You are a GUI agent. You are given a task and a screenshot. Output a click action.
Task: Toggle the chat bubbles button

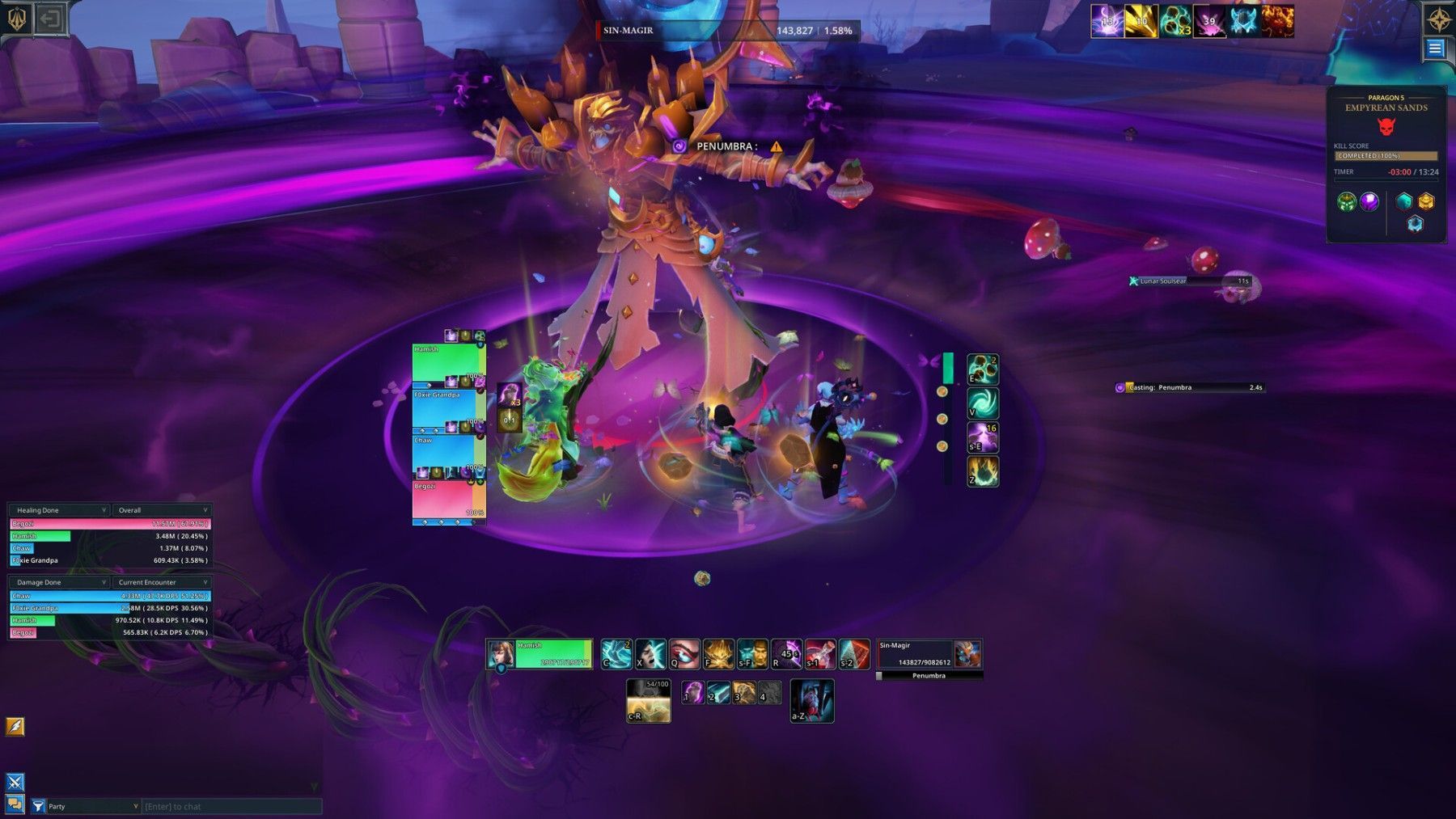[15, 804]
